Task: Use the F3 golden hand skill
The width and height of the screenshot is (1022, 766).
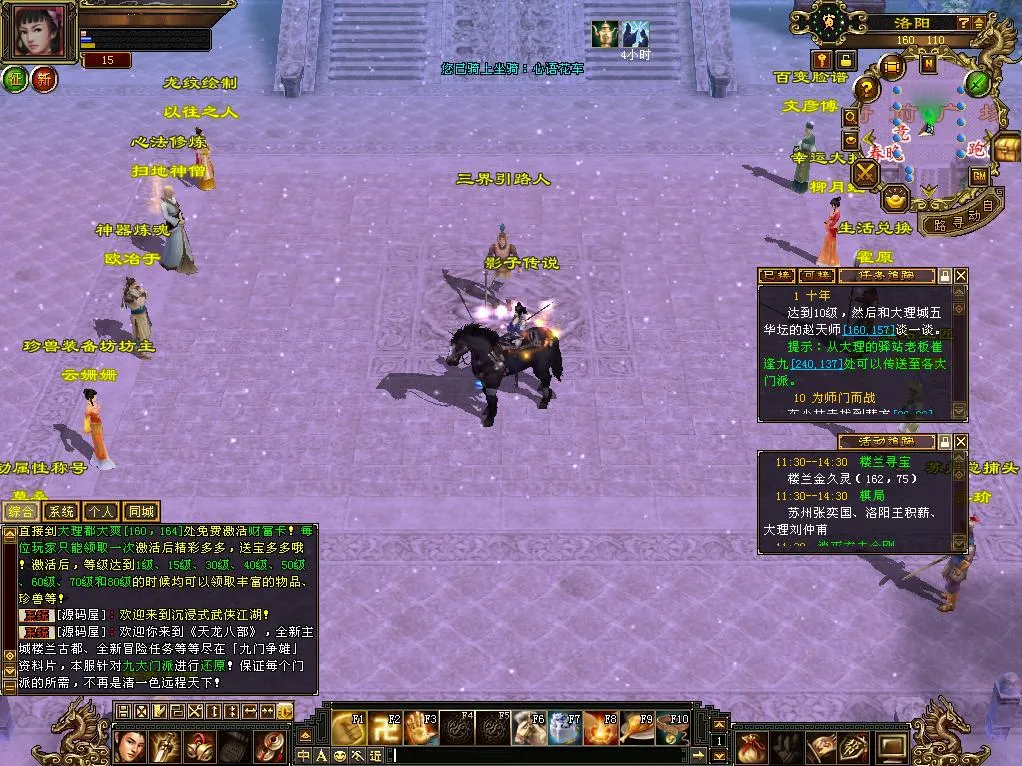Action: click(421, 728)
